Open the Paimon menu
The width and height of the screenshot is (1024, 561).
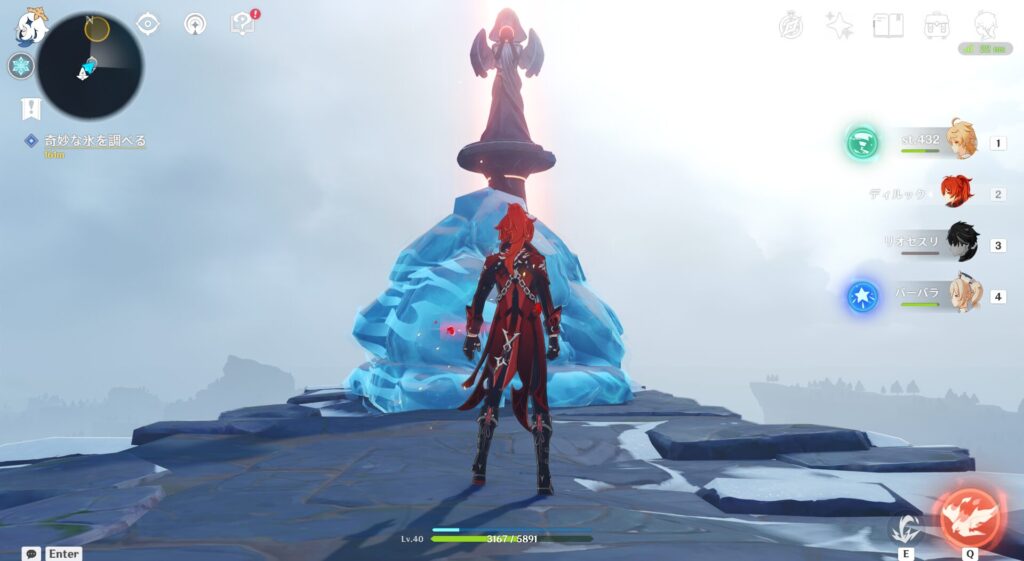pyautogui.click(x=30, y=26)
